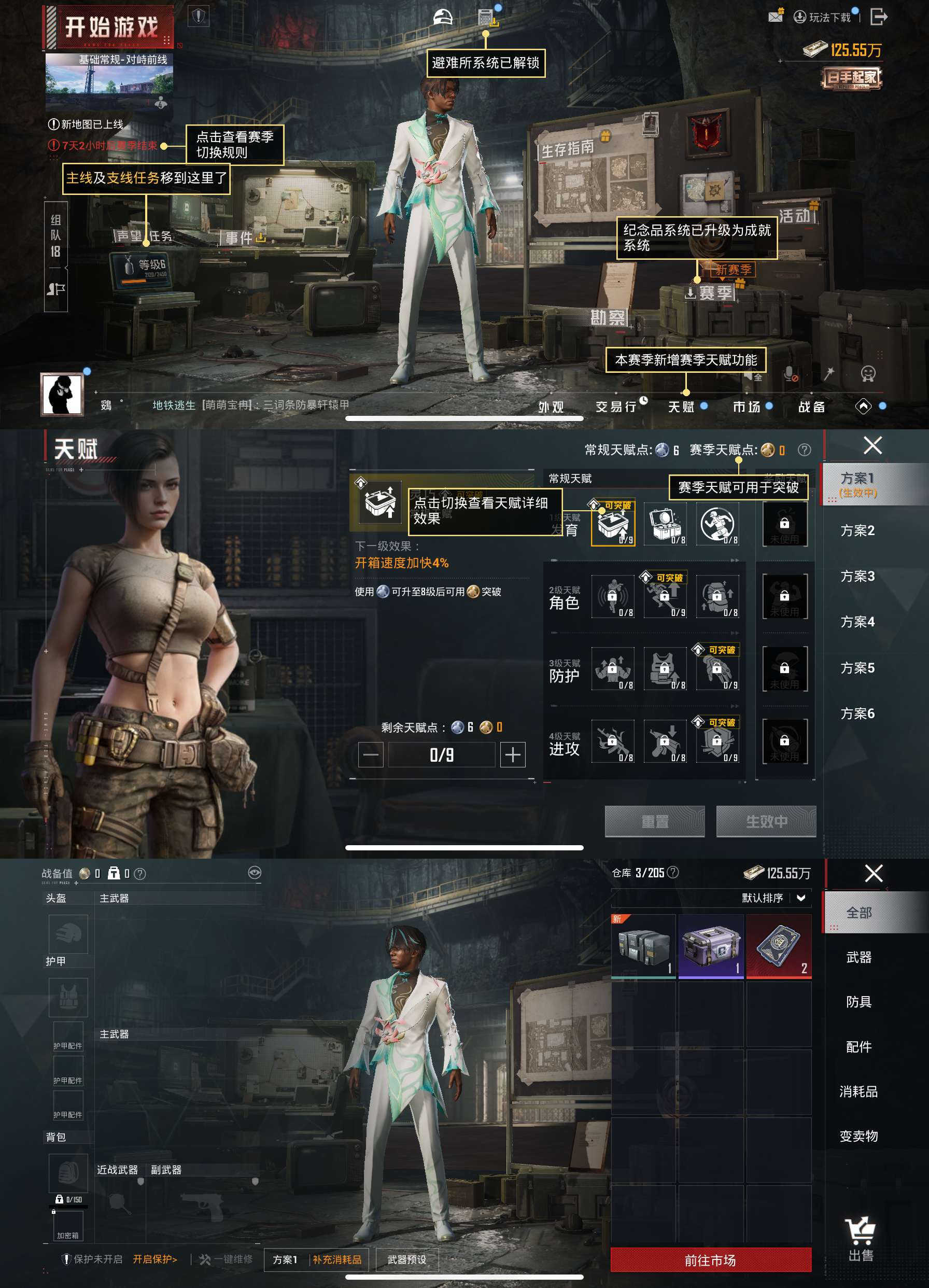
Task: Filter warehouse by 消耗品 consumables tab
Action: (858, 1091)
